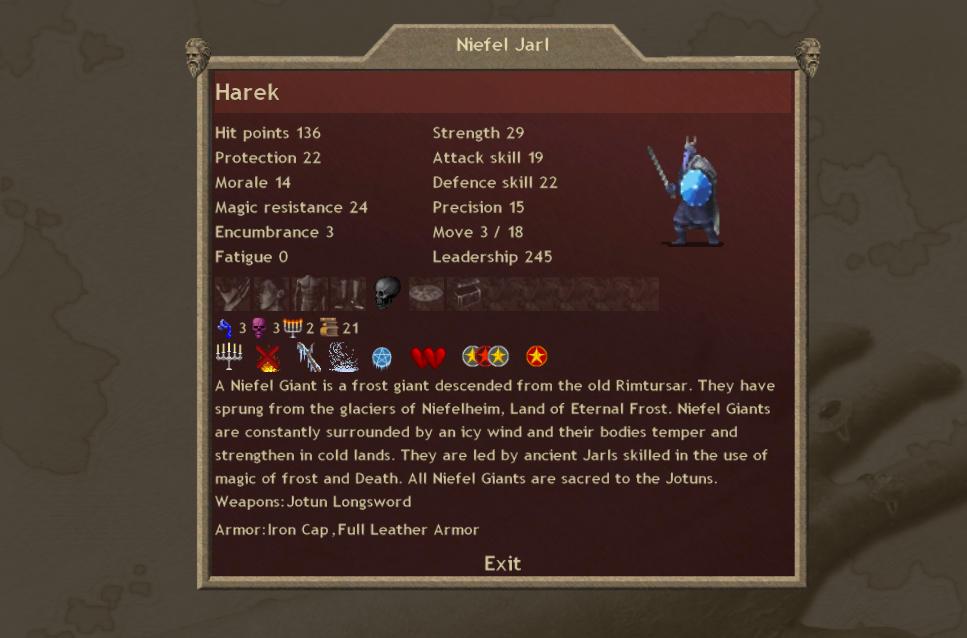Select the black skull item slot

click(387, 294)
